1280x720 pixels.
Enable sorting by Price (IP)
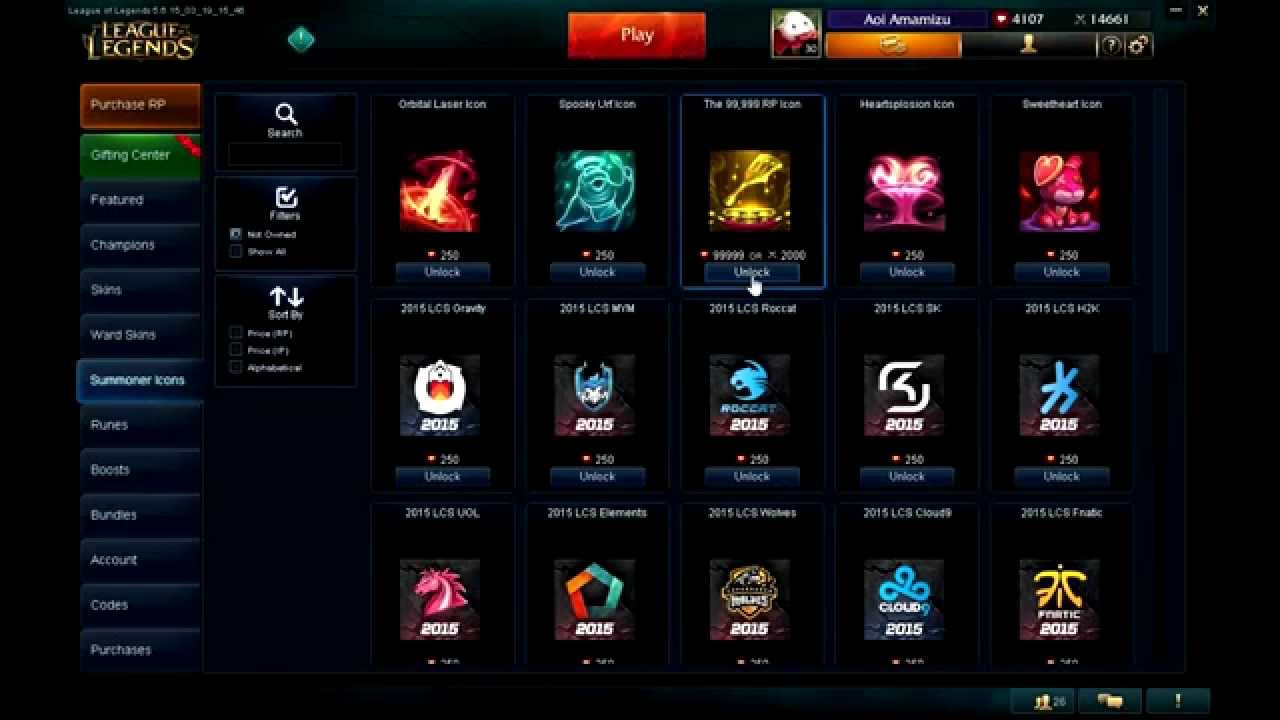point(237,350)
